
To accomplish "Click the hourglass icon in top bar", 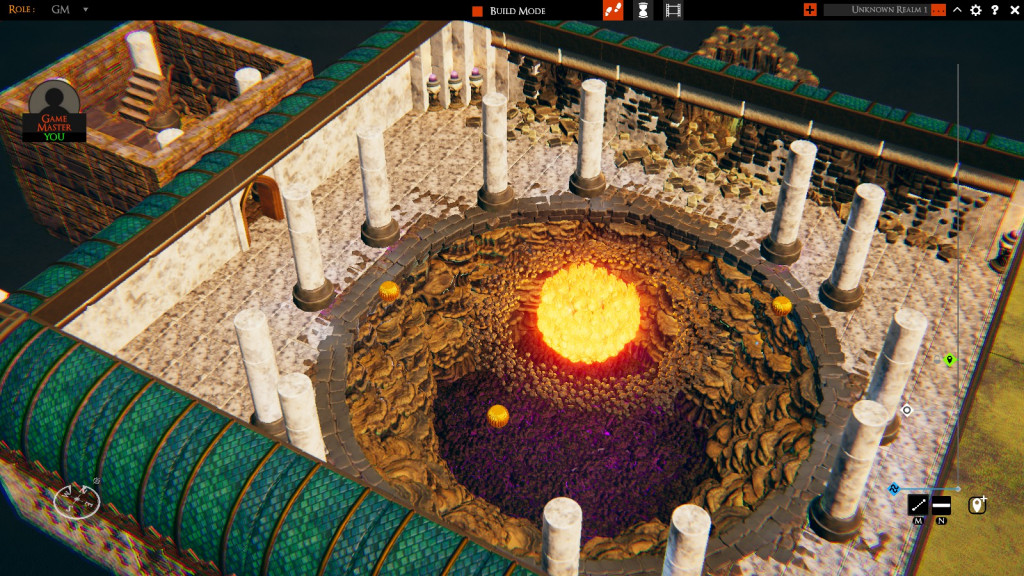I will pyautogui.click(x=644, y=10).
